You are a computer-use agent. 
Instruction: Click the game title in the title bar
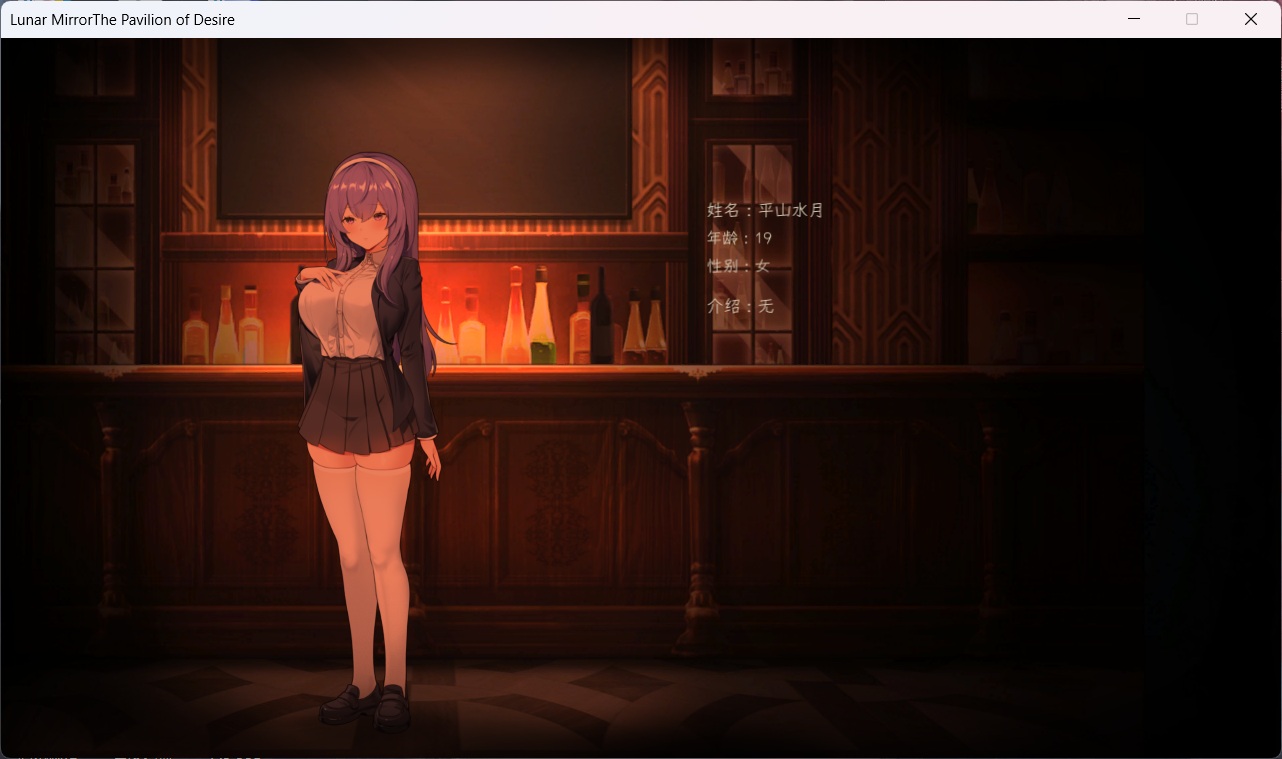(120, 19)
